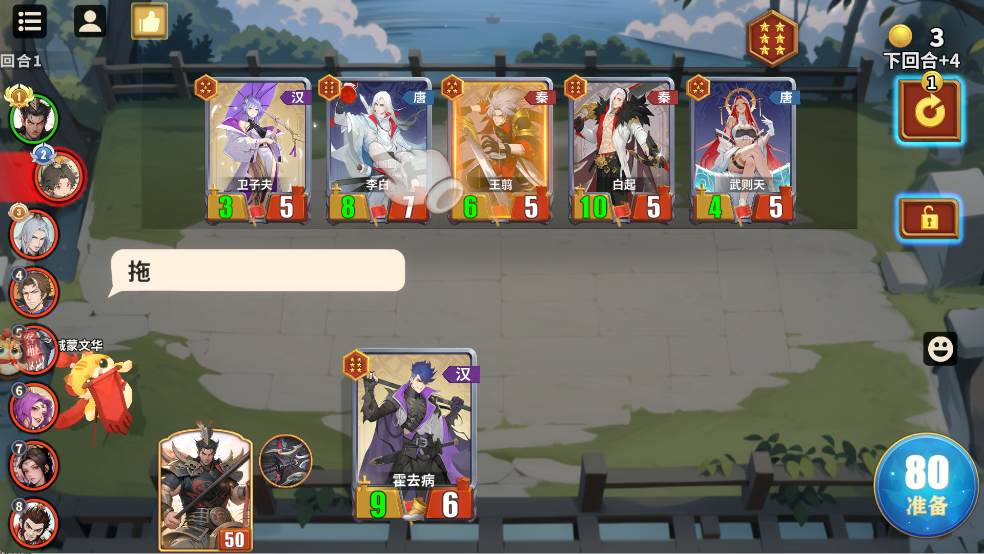The height and width of the screenshot is (554, 984).
Task: View the rank 1 player avatar
Action: click(33, 119)
